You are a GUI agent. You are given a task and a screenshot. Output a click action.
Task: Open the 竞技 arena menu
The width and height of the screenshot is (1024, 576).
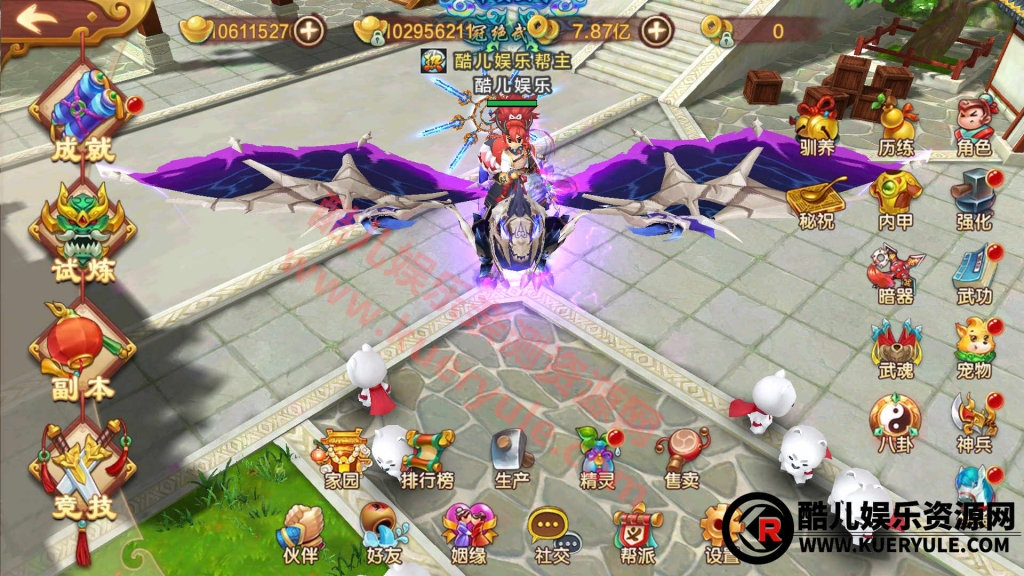point(83,470)
